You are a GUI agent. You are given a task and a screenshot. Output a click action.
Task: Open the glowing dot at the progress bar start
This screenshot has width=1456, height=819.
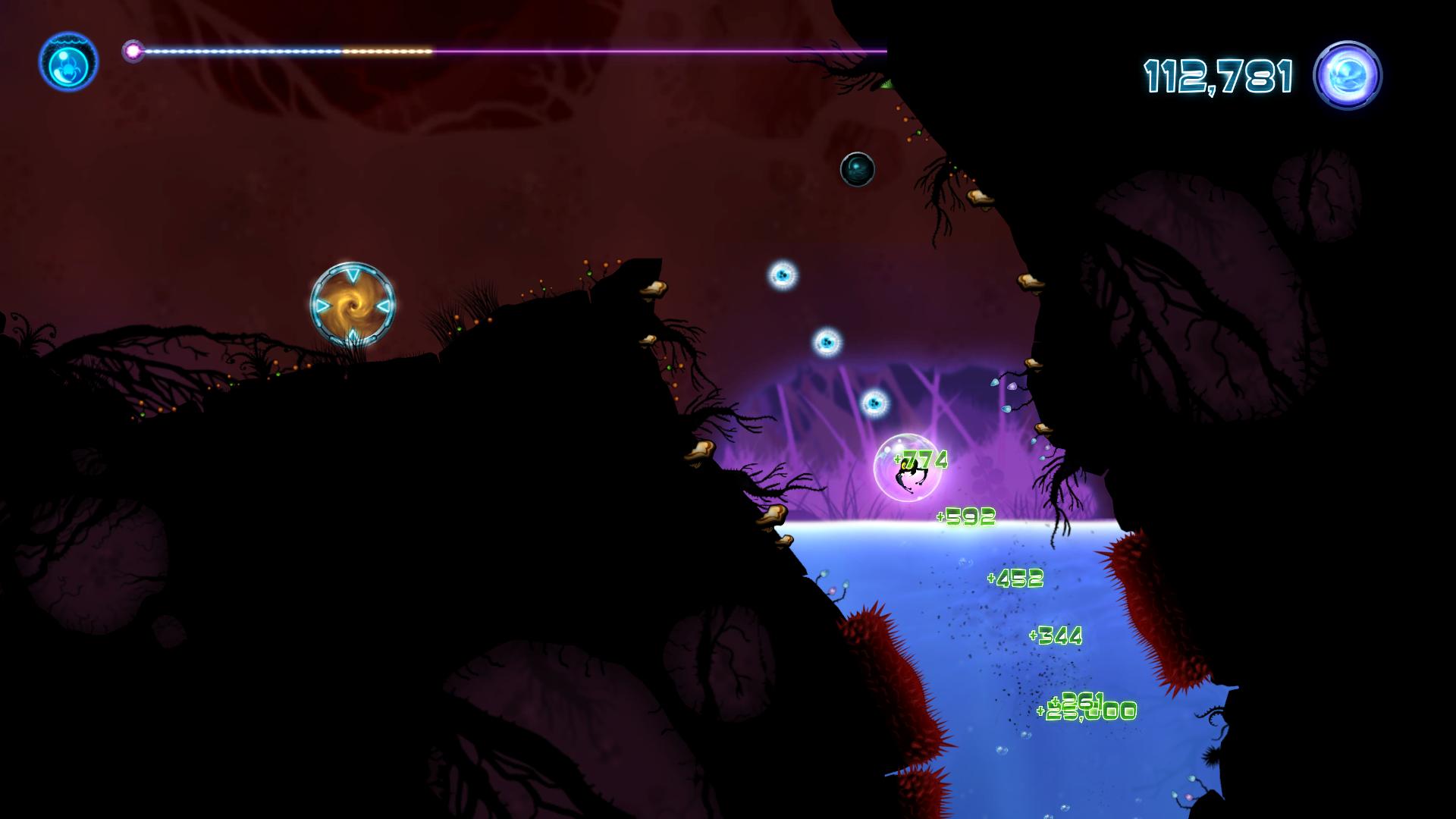click(x=133, y=51)
